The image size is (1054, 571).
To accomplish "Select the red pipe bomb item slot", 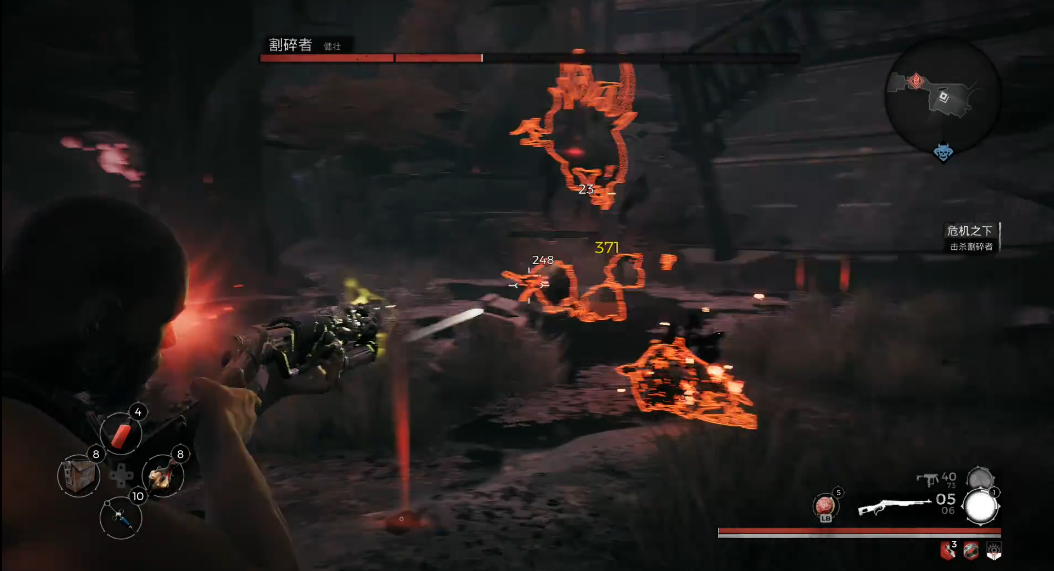I will click(x=122, y=436).
